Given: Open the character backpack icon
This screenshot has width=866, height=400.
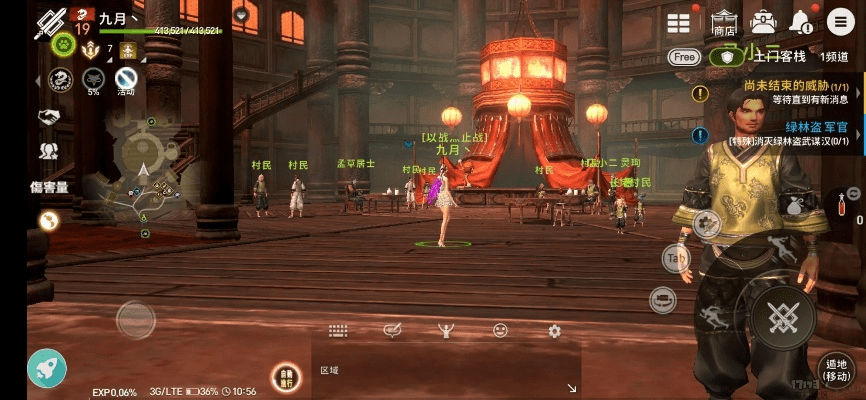Looking at the screenshot, I should (763, 22).
